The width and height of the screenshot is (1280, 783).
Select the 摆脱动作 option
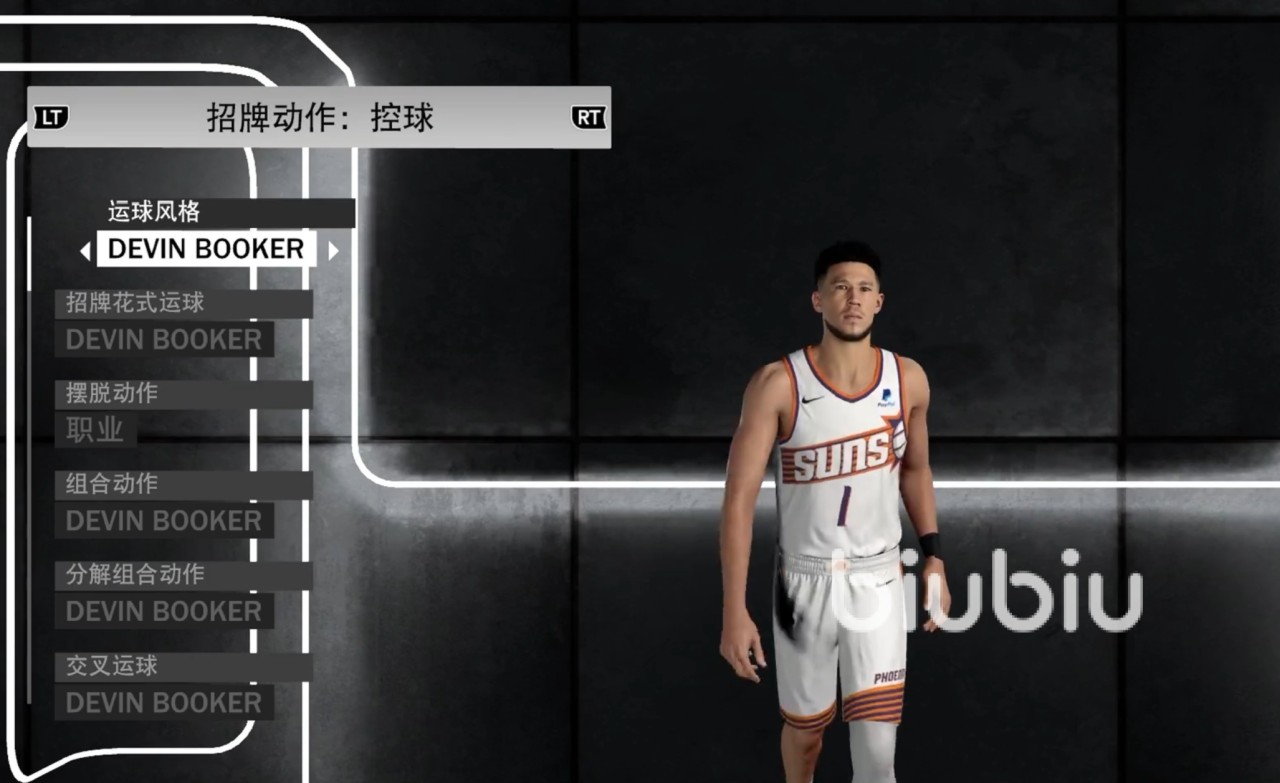pos(112,393)
